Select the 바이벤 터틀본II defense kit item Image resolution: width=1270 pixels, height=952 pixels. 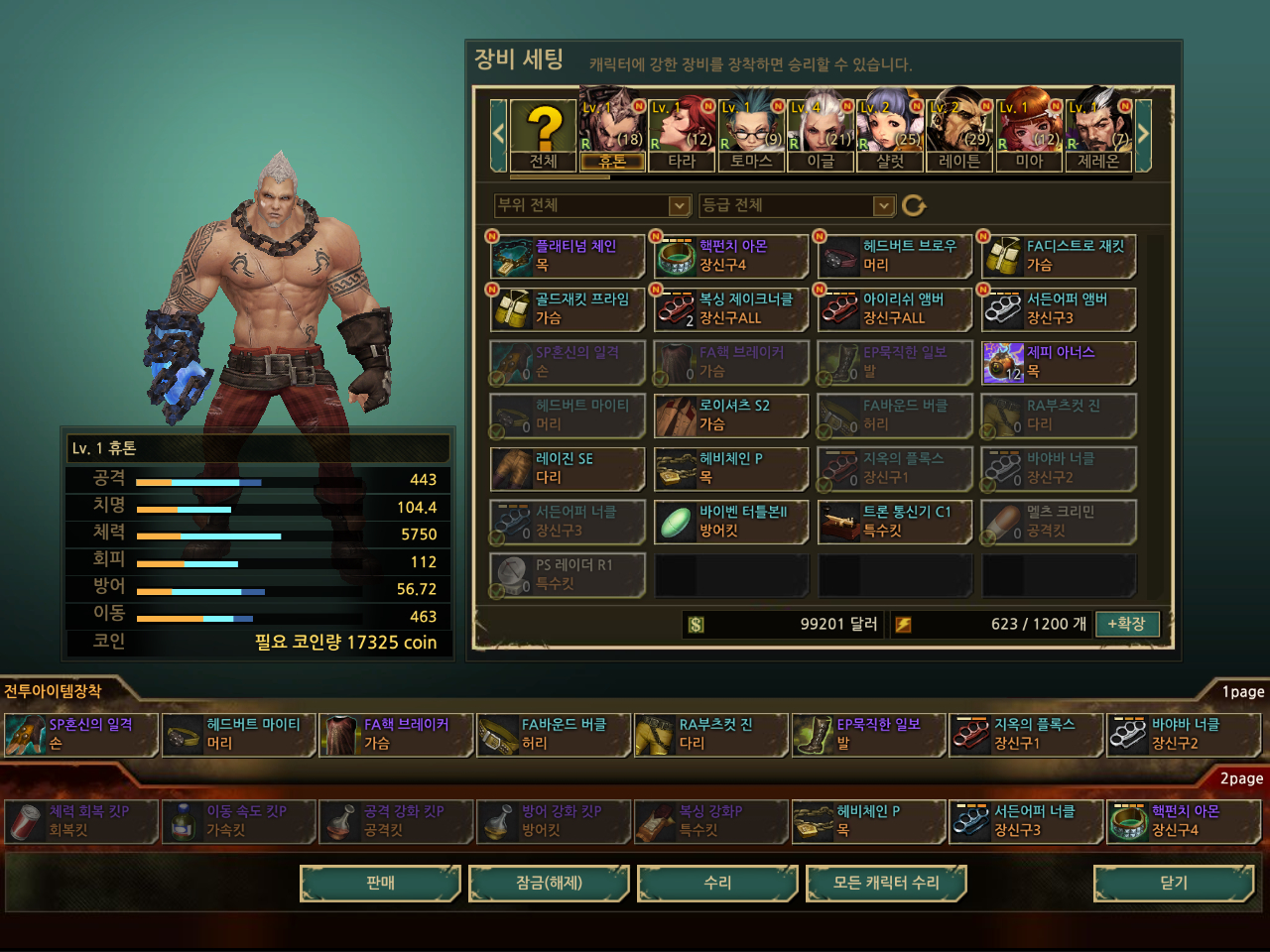732,522
